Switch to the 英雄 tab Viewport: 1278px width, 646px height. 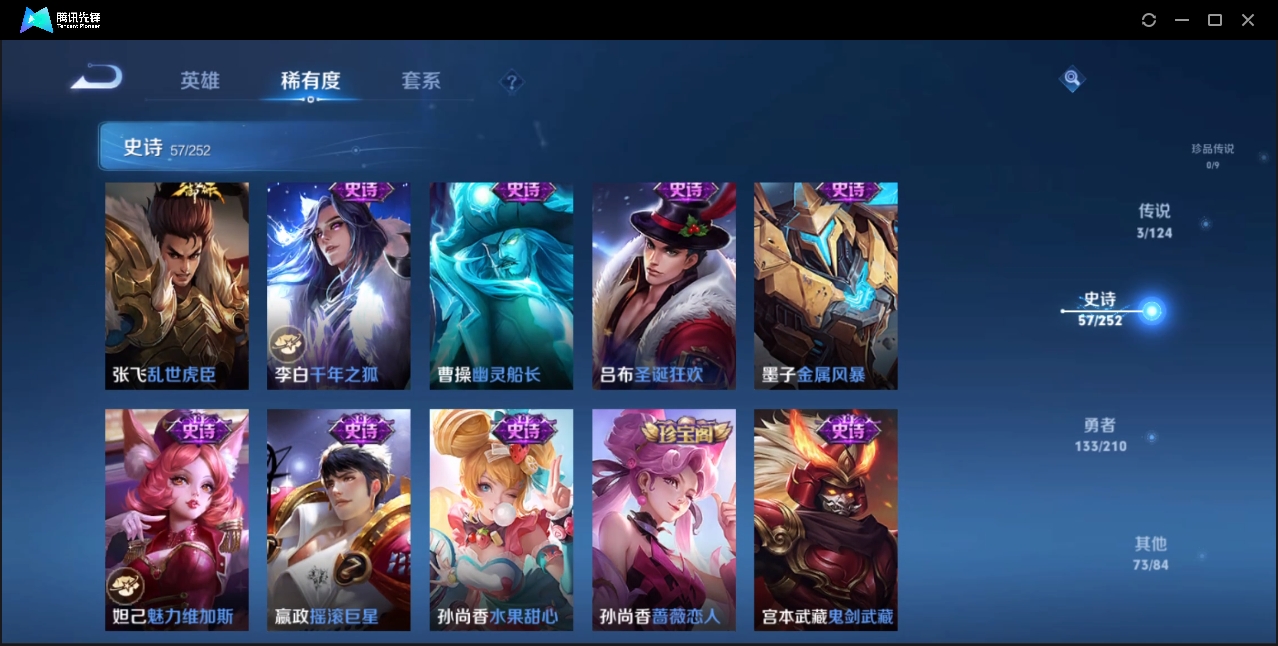point(200,81)
